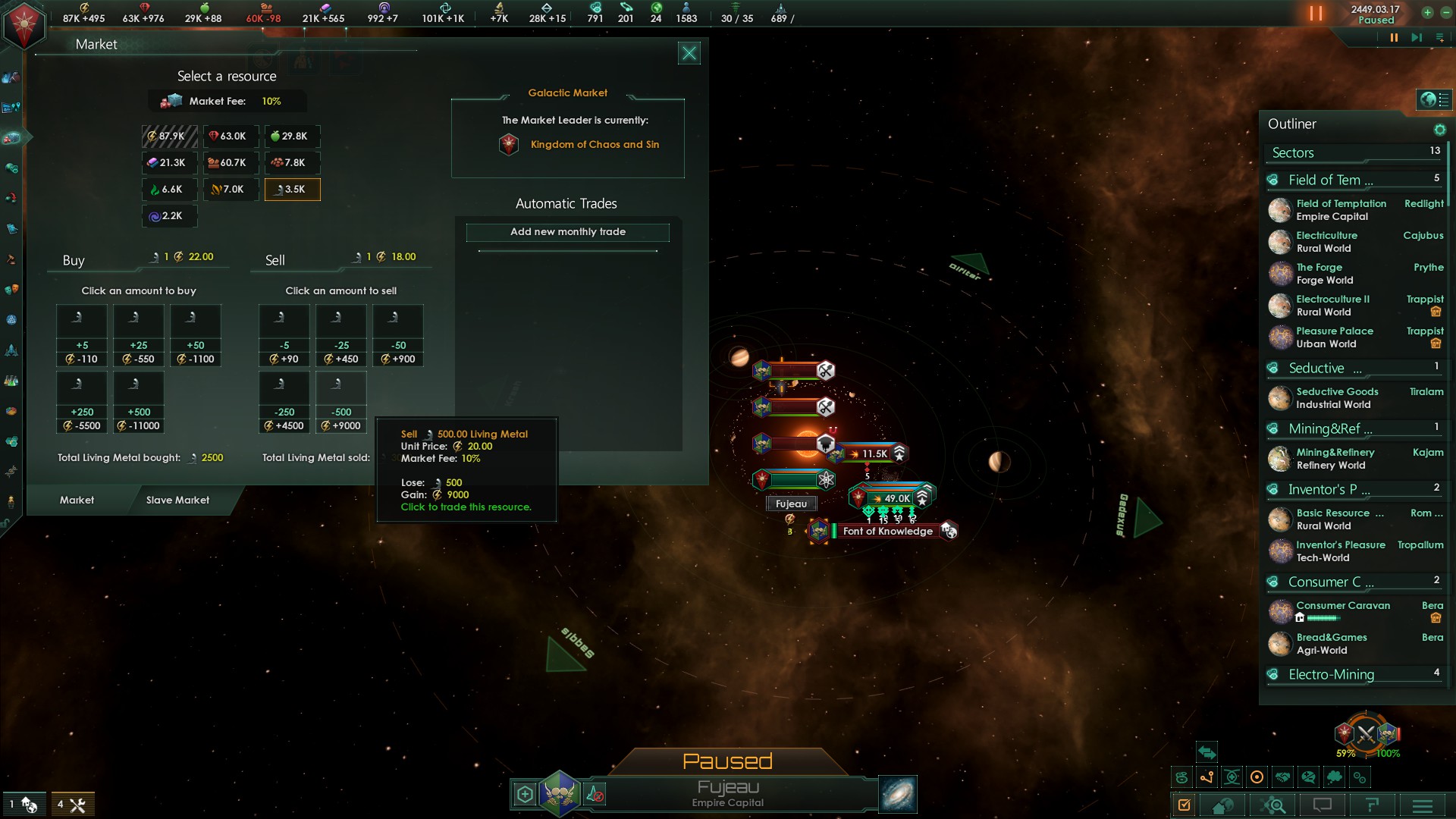
Task: Buy 500 Living Metal
Action: (139, 403)
